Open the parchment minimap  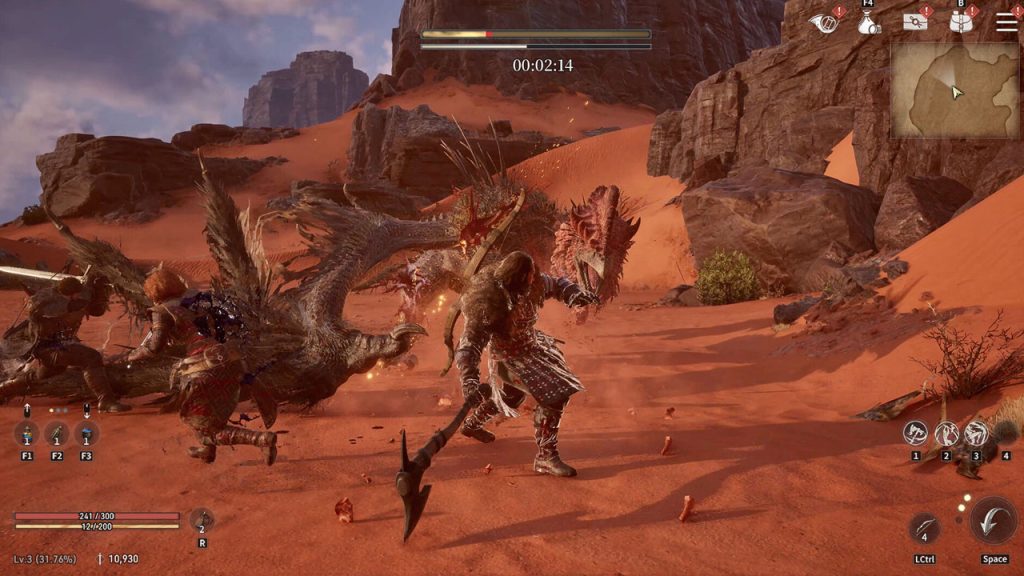click(954, 90)
